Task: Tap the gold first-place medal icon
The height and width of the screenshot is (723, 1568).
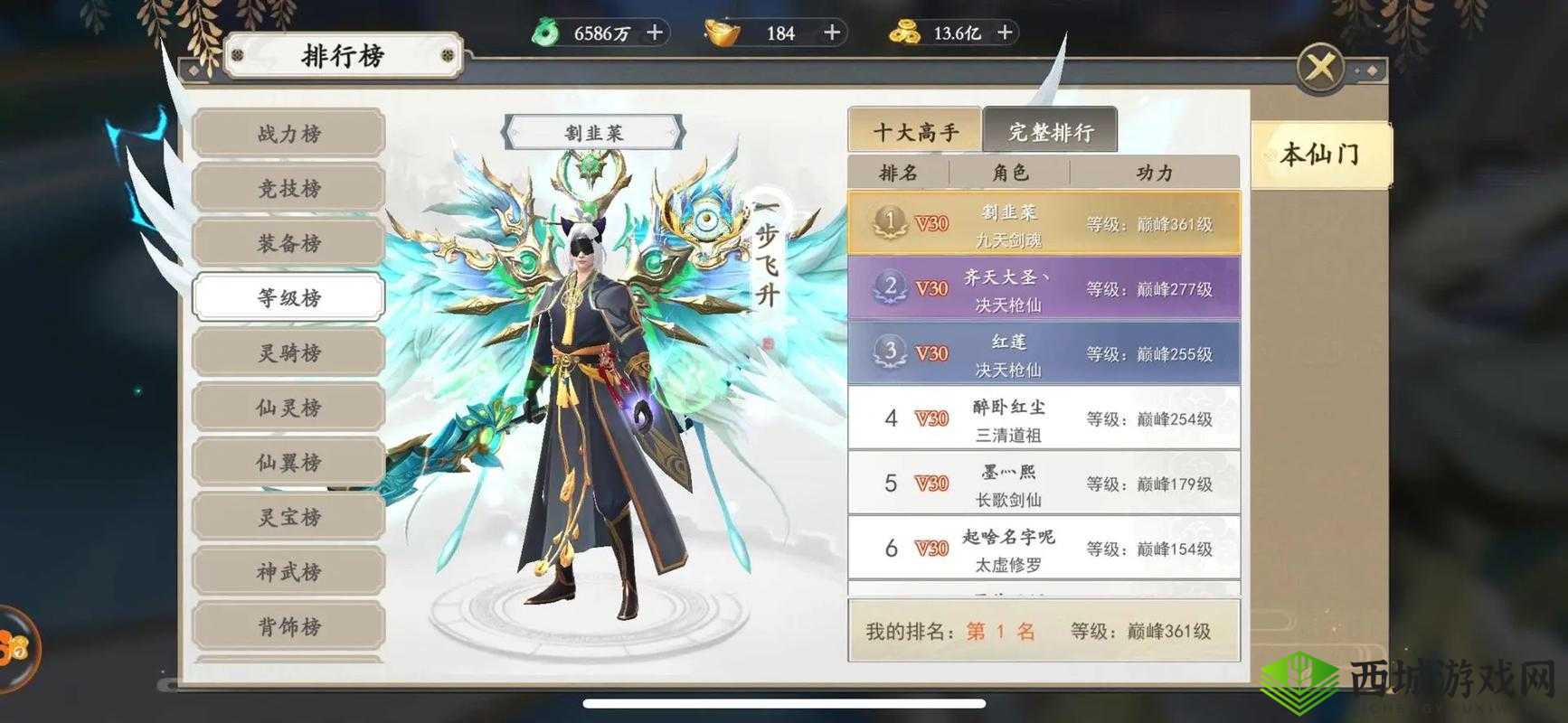Action: click(x=891, y=223)
